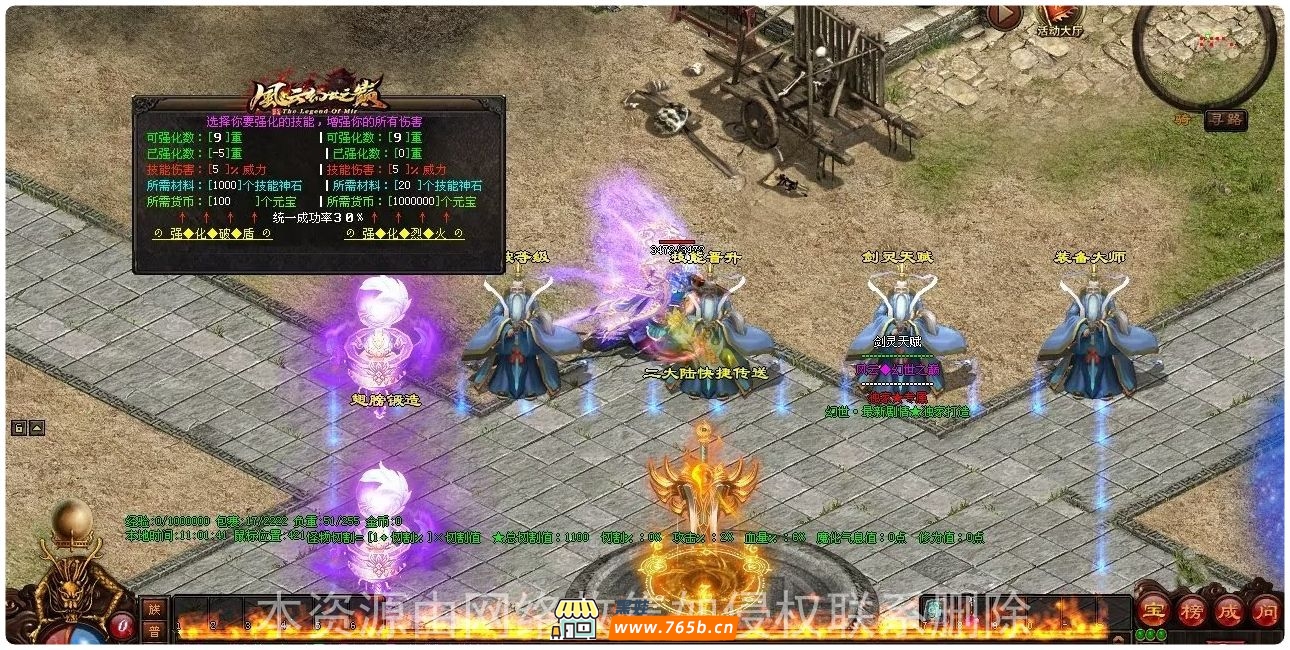
Task: Activate the 寻路 pathfinding button
Action: pyautogui.click(x=1224, y=120)
